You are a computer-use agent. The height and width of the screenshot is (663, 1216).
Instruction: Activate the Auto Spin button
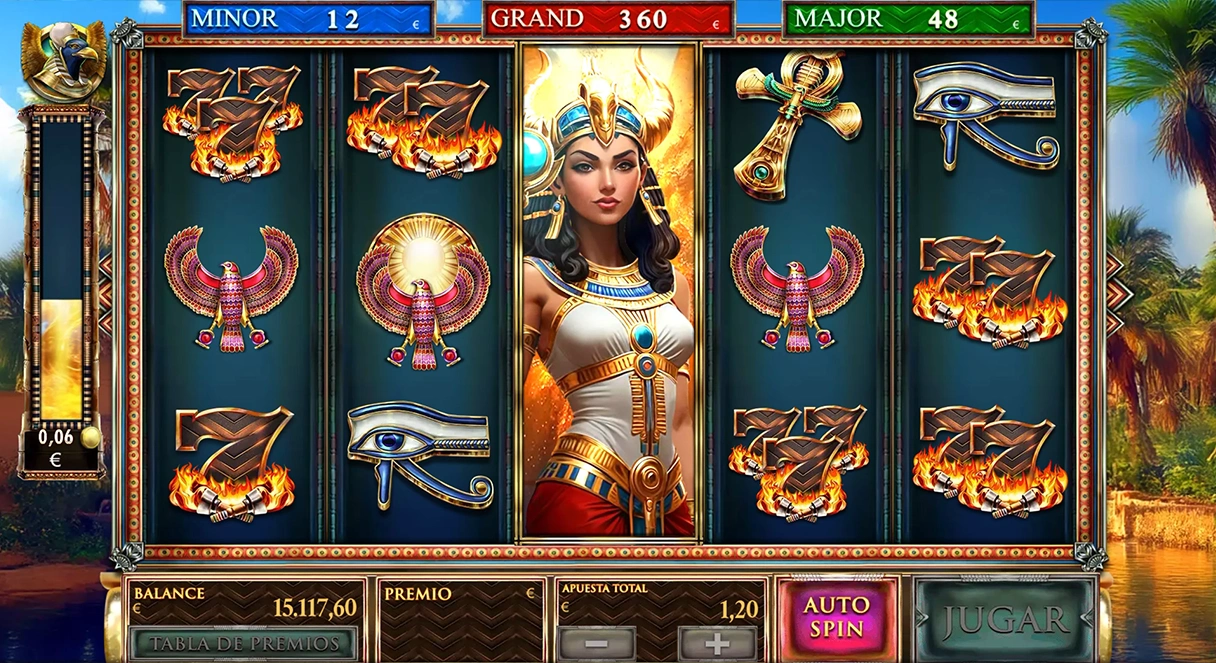tap(837, 618)
